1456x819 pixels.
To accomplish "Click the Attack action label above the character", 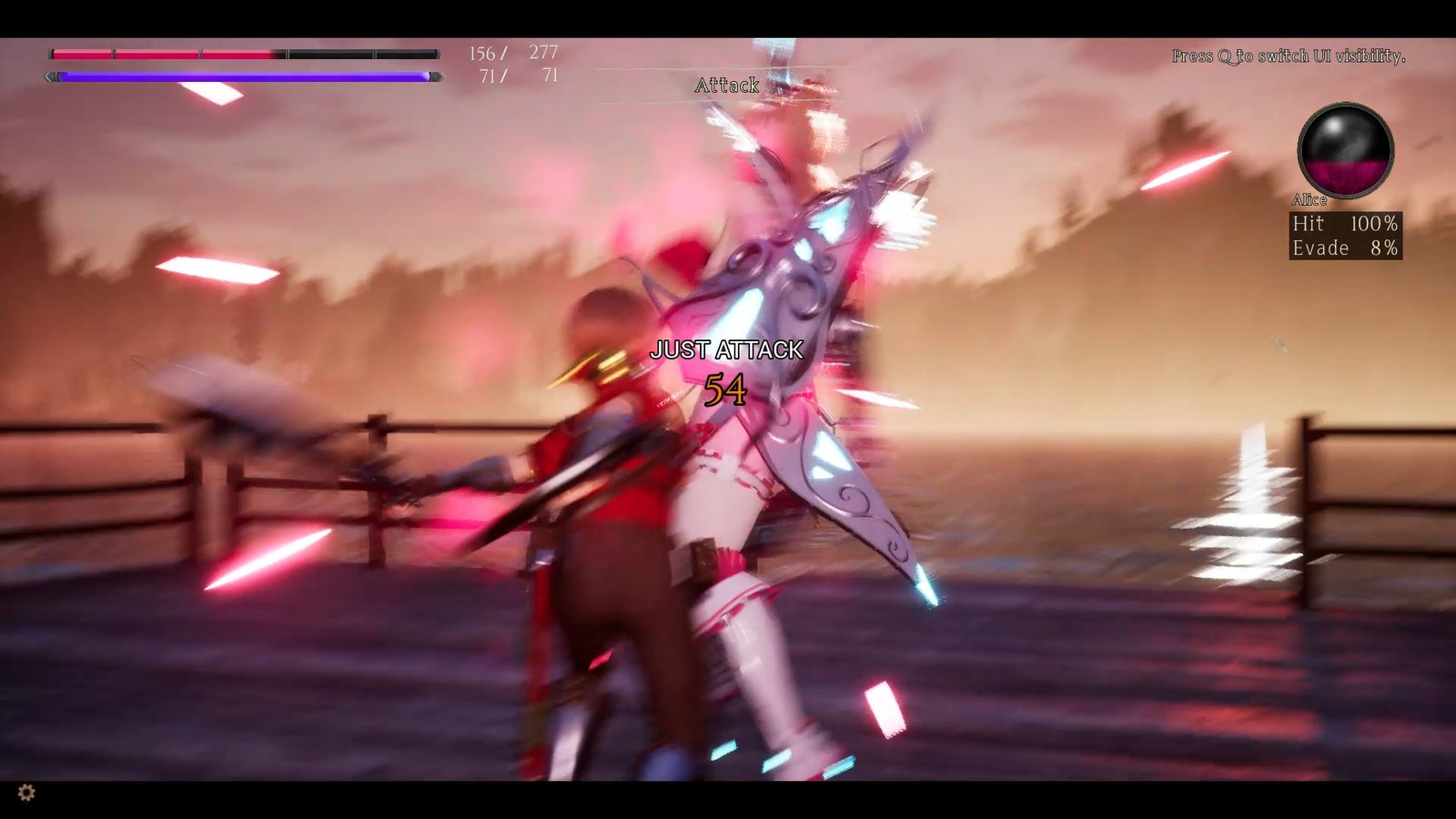I will [x=726, y=85].
